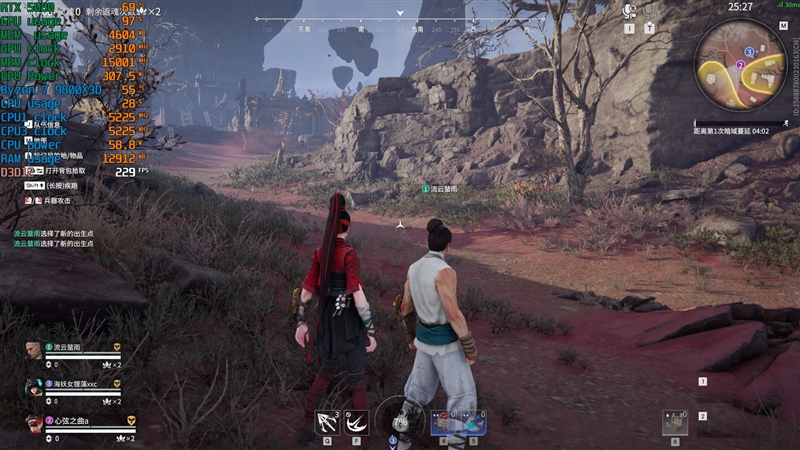
Task: Select teammate 心弦之曲a in the squad list
Action: tap(75, 420)
